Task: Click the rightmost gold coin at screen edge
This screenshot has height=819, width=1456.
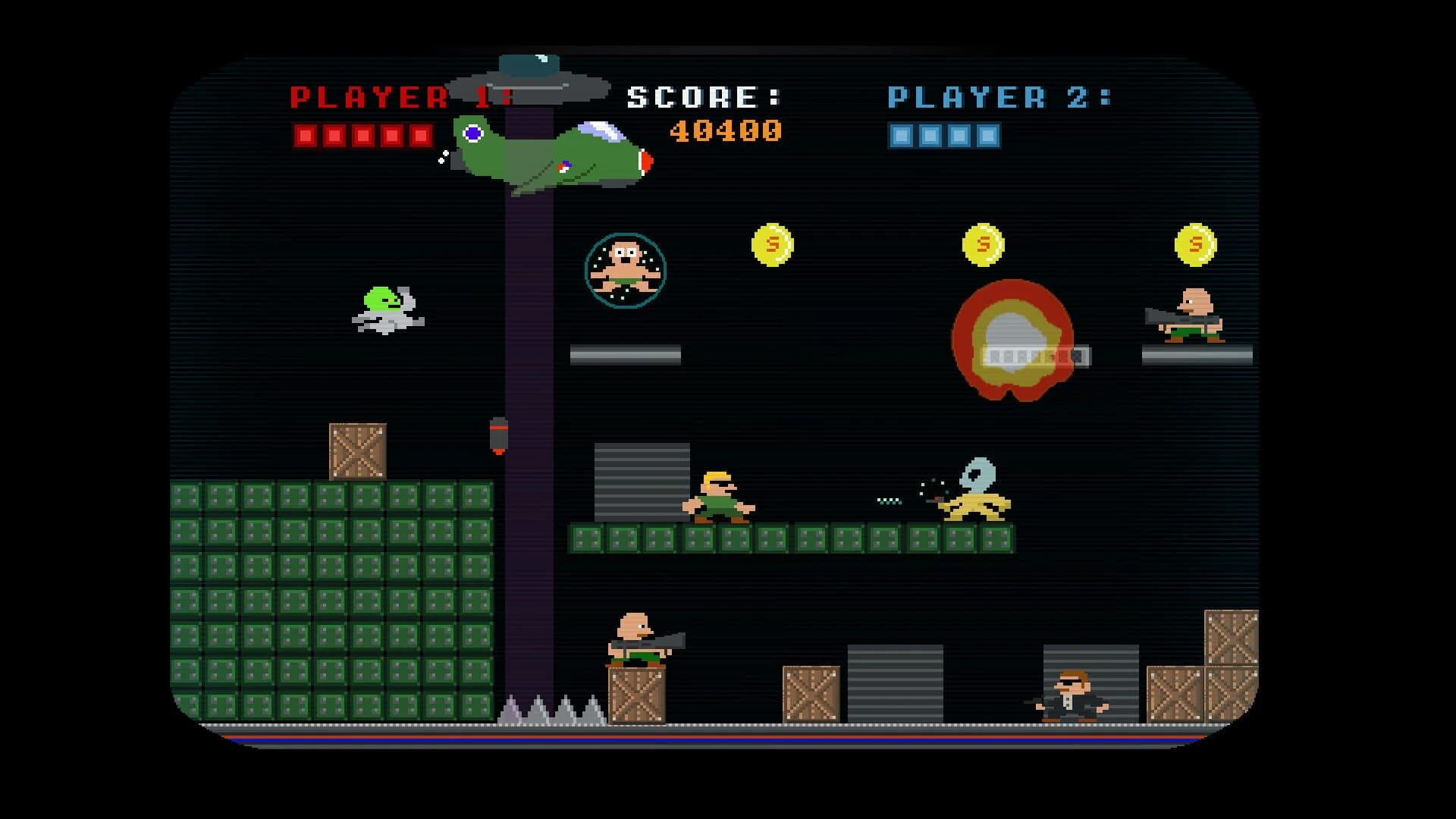Action: (1197, 244)
